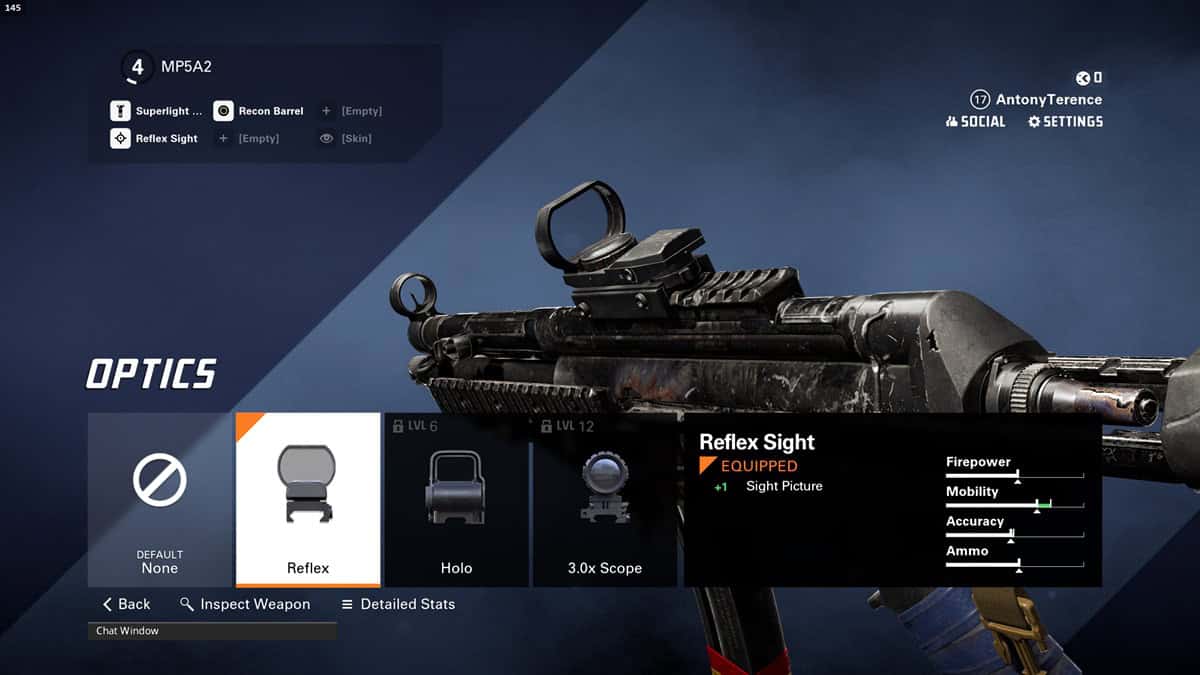
Task: Open the Social menu
Action: (975, 121)
